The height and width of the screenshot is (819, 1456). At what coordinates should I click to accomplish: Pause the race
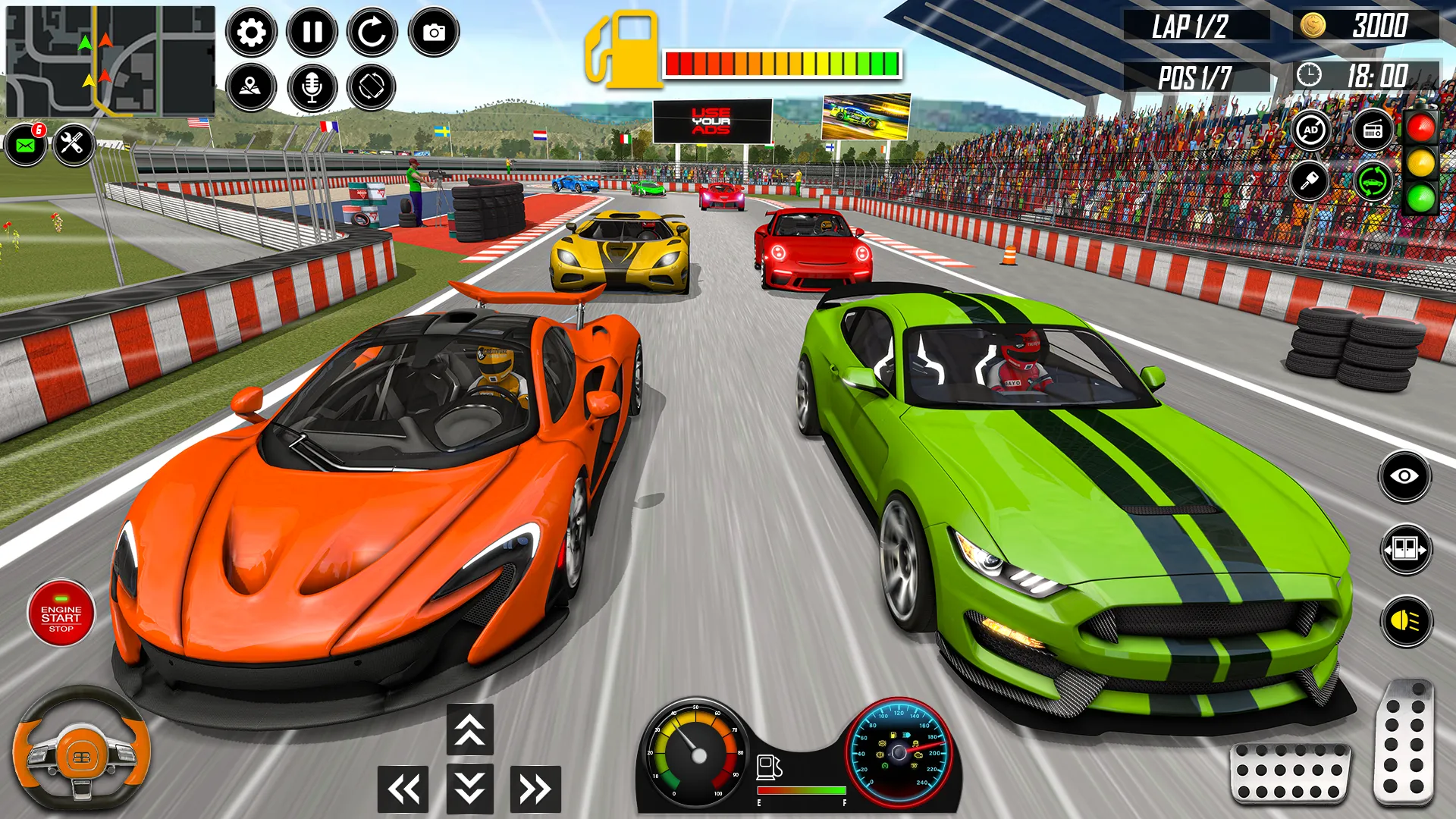(x=312, y=32)
